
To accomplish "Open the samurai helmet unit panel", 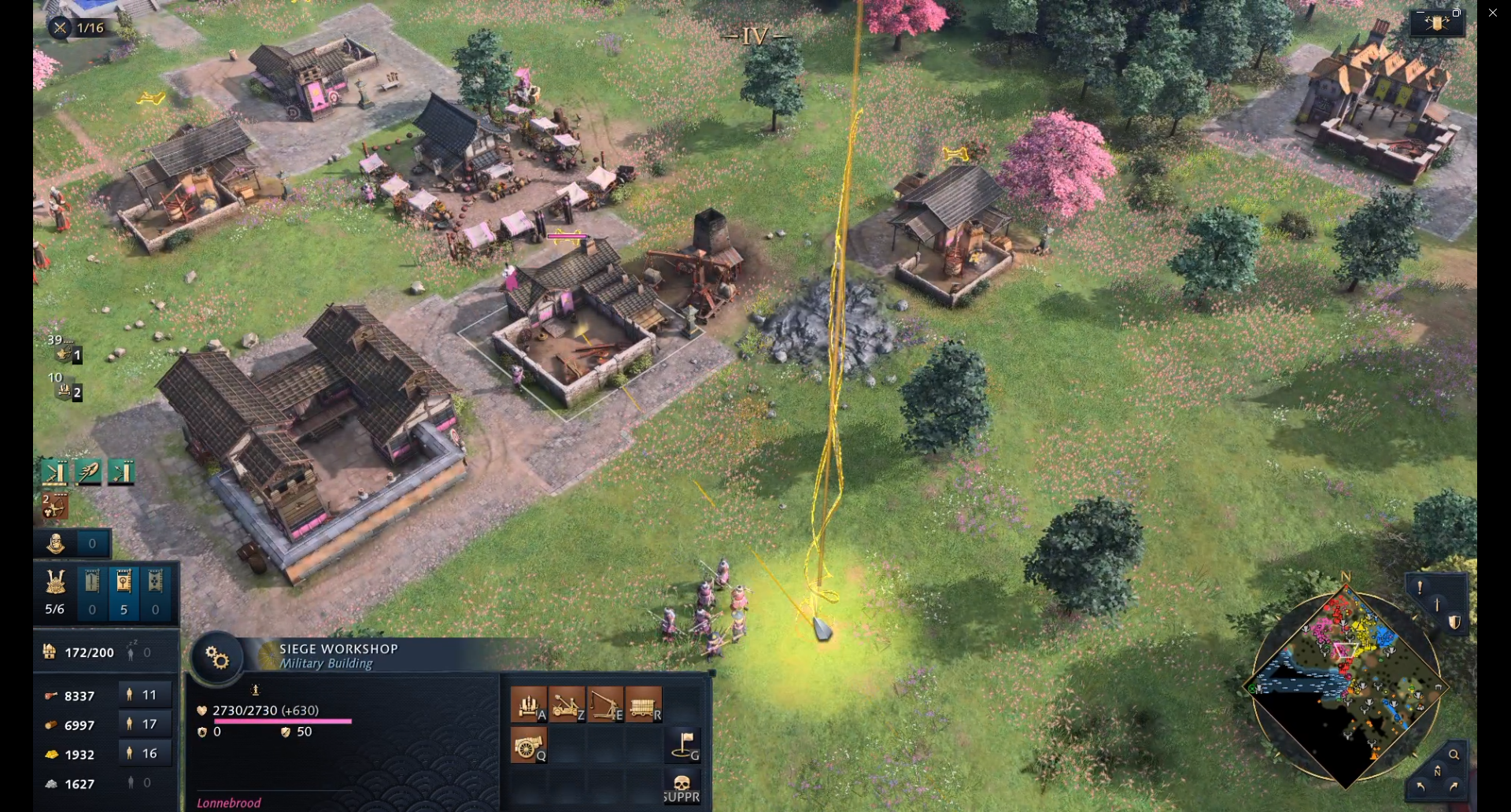I will point(55,592).
